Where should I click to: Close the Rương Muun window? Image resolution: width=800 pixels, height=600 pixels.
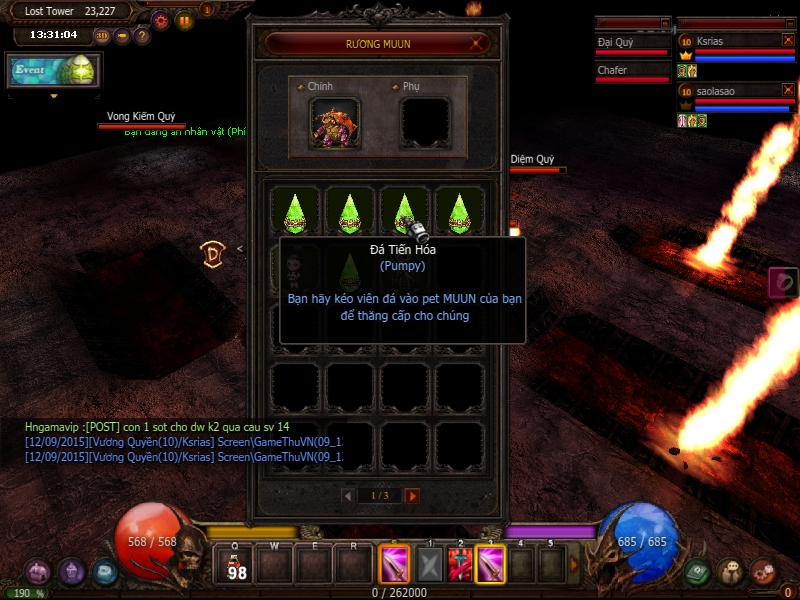click(478, 43)
